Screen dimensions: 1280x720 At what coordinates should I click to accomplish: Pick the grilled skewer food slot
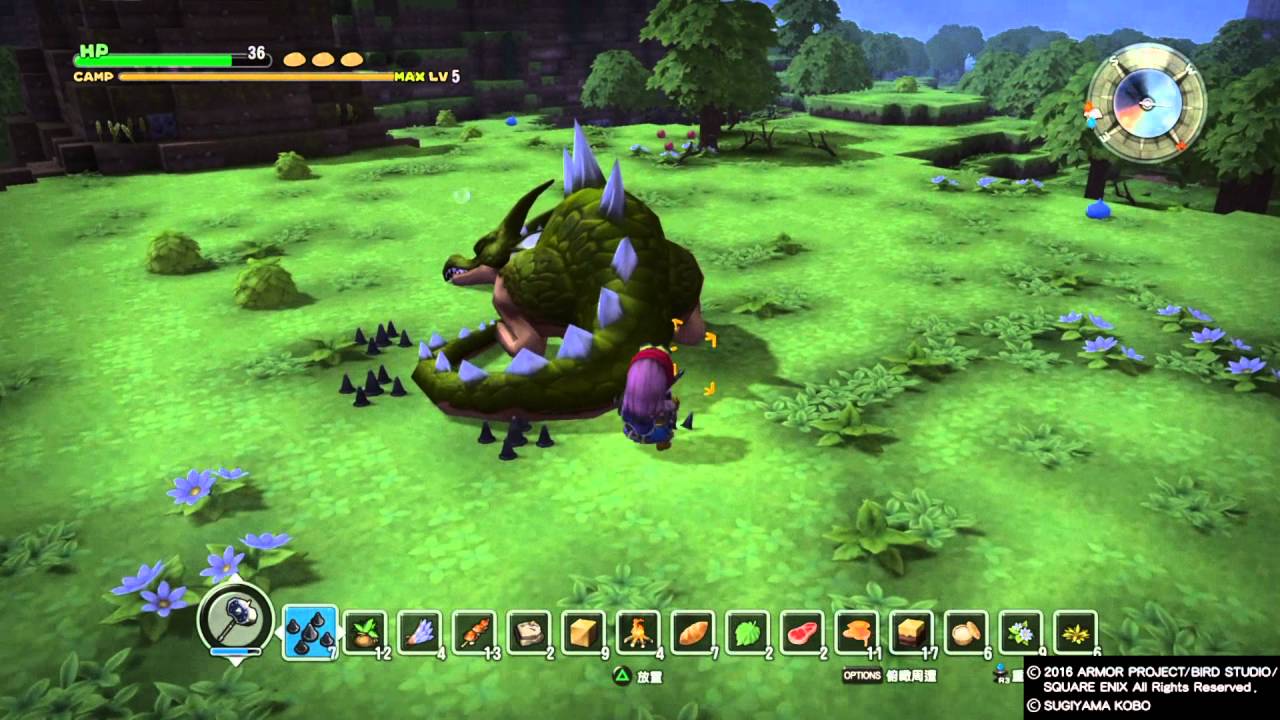tap(474, 633)
